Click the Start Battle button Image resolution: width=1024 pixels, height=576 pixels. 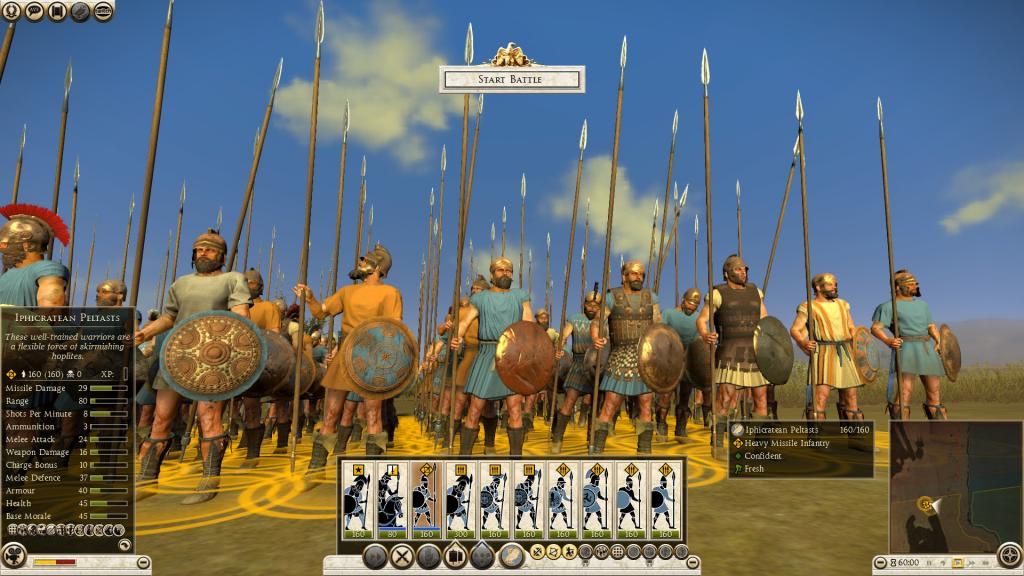click(511, 79)
